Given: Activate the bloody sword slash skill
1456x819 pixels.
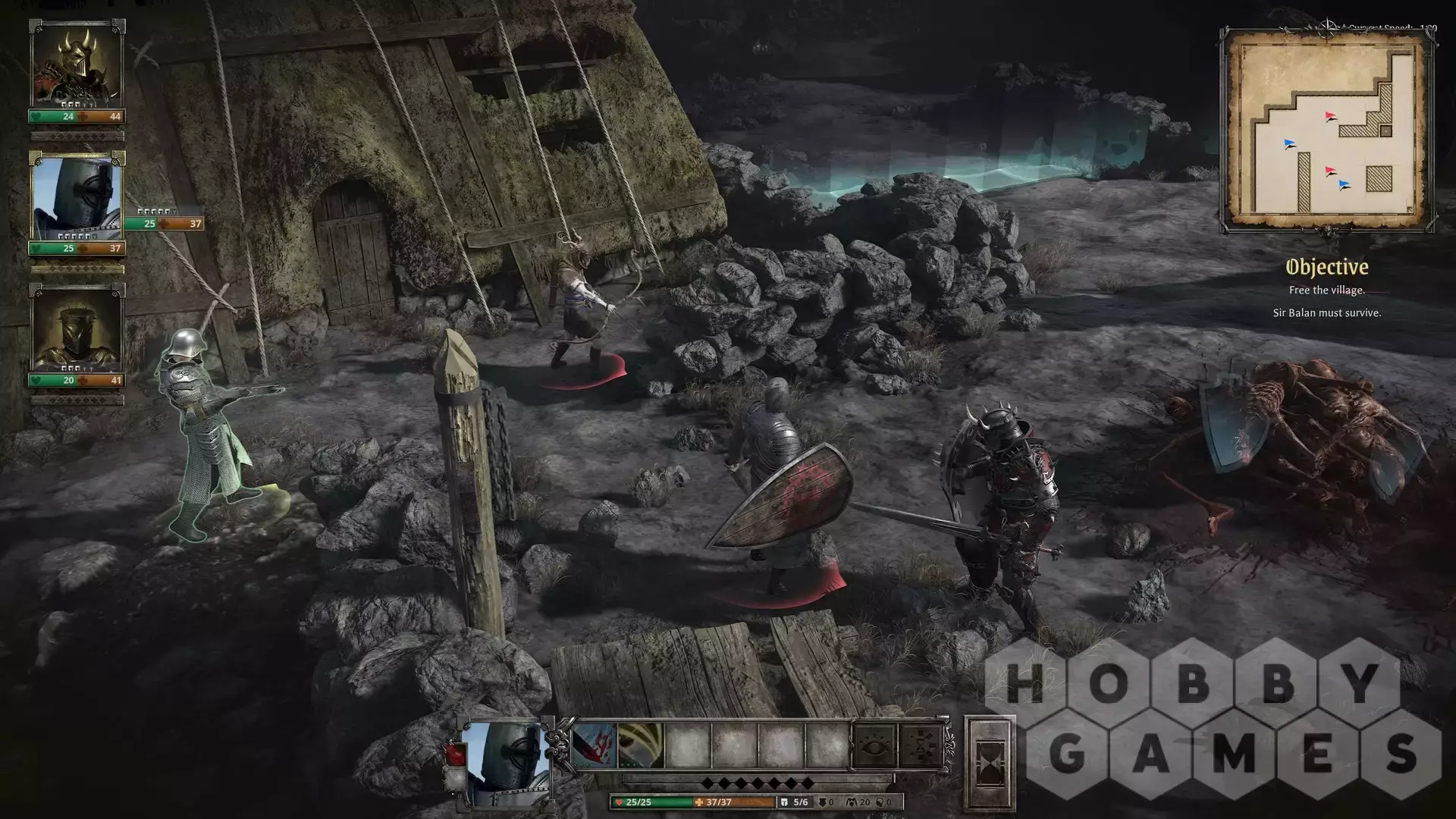Looking at the screenshot, I should 594,745.
